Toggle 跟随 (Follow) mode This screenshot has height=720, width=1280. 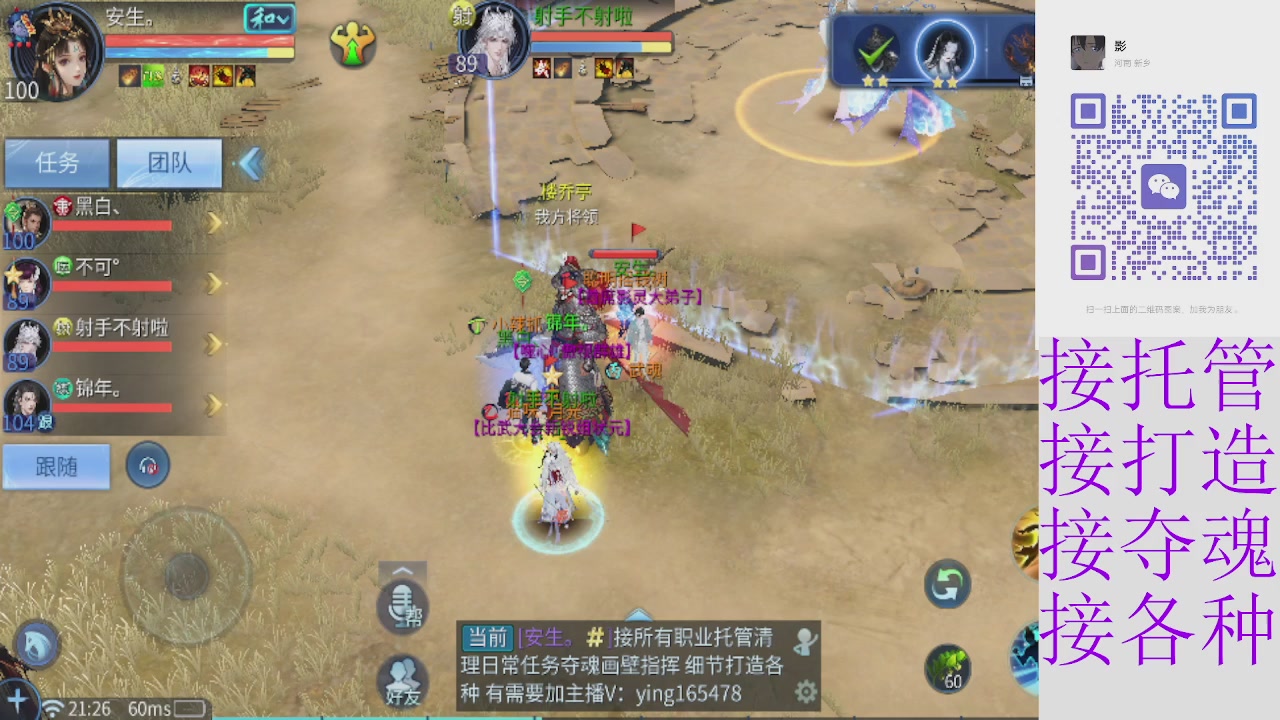pos(56,466)
